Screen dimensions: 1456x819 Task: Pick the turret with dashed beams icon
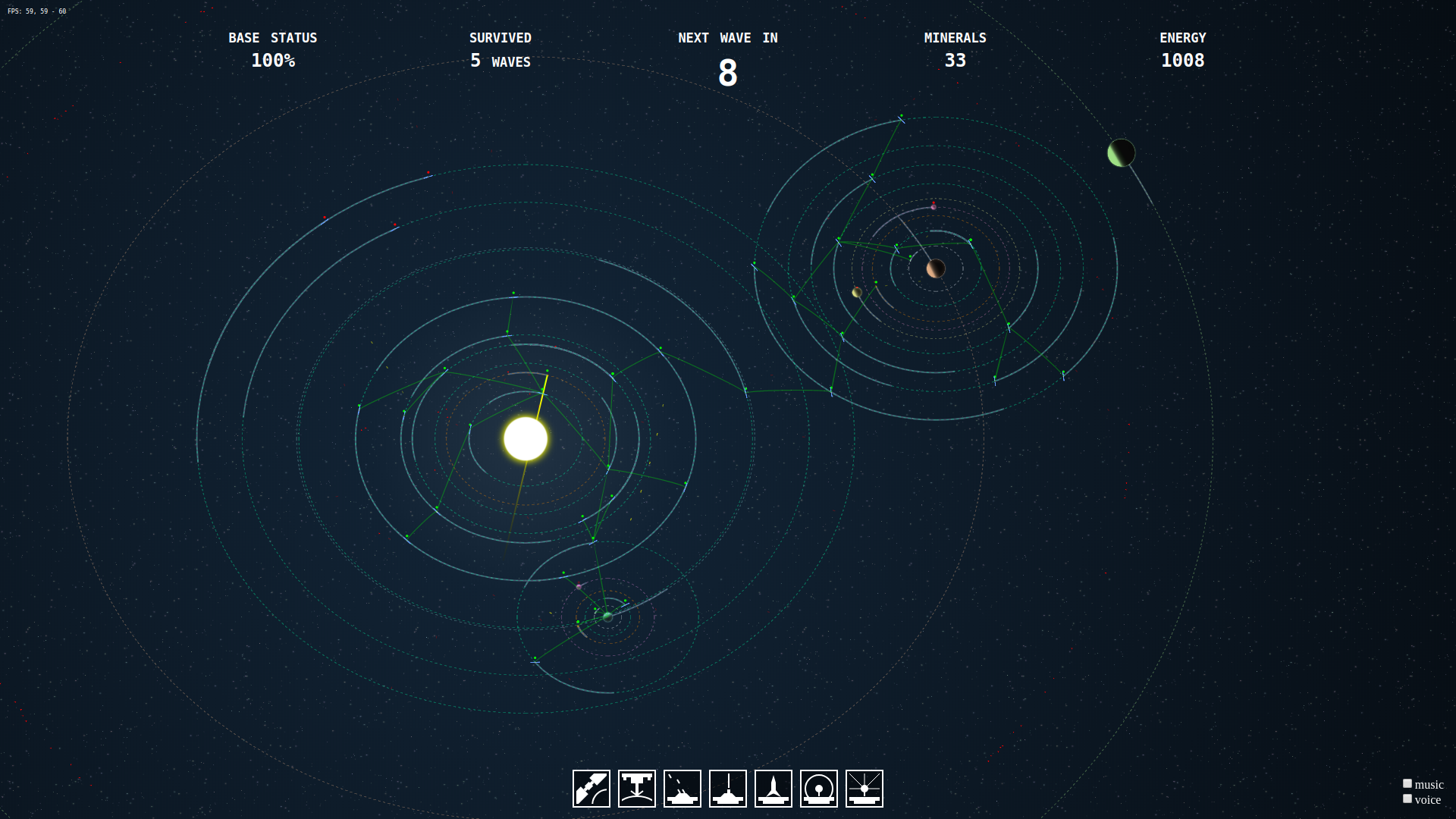(682, 789)
